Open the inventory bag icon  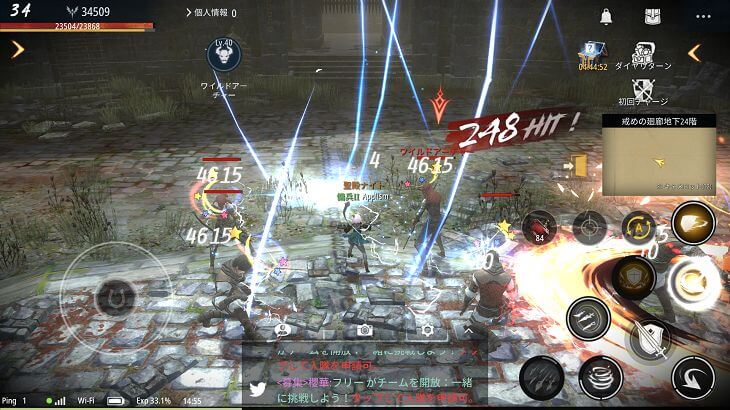652,16
